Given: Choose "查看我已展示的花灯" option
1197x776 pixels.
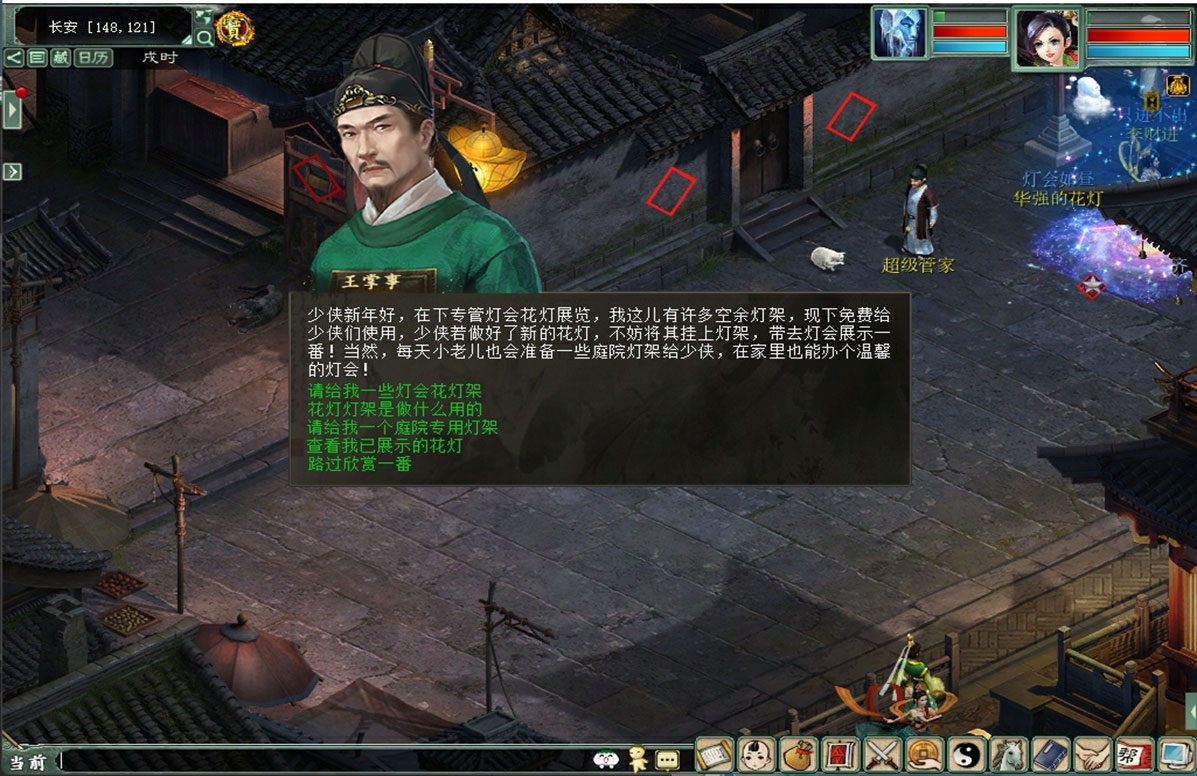Looking at the screenshot, I should 385,445.
